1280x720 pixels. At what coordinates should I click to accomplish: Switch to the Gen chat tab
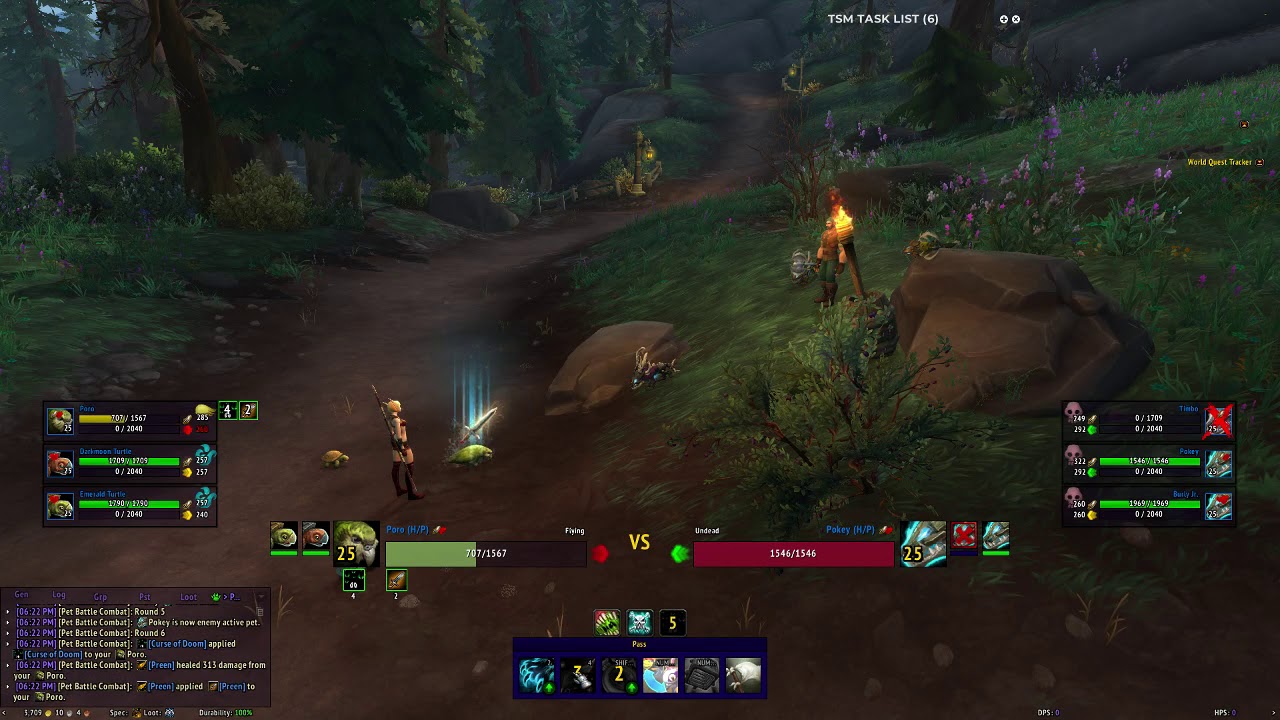pyautogui.click(x=21, y=596)
